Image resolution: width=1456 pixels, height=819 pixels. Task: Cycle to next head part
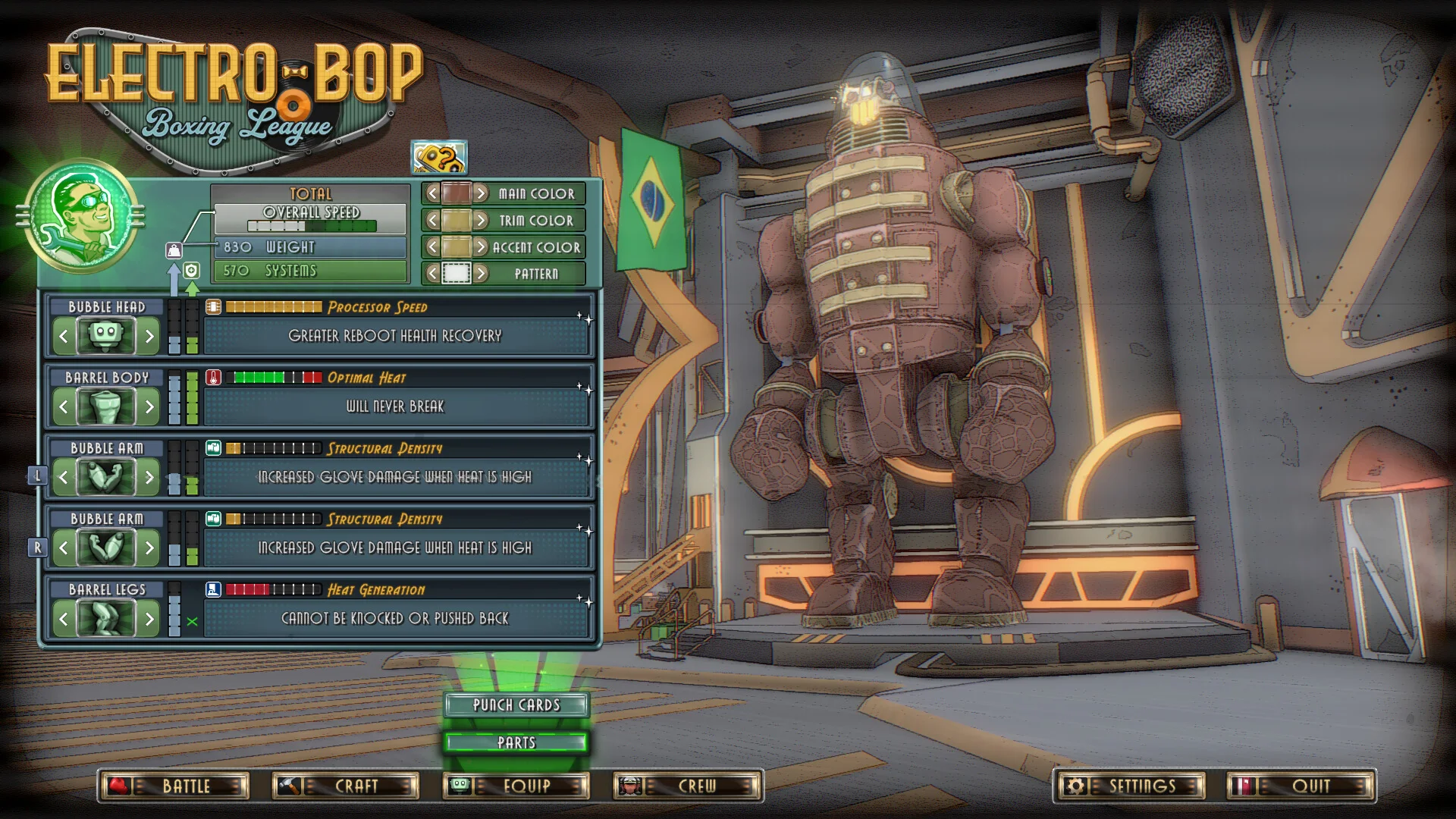click(149, 336)
